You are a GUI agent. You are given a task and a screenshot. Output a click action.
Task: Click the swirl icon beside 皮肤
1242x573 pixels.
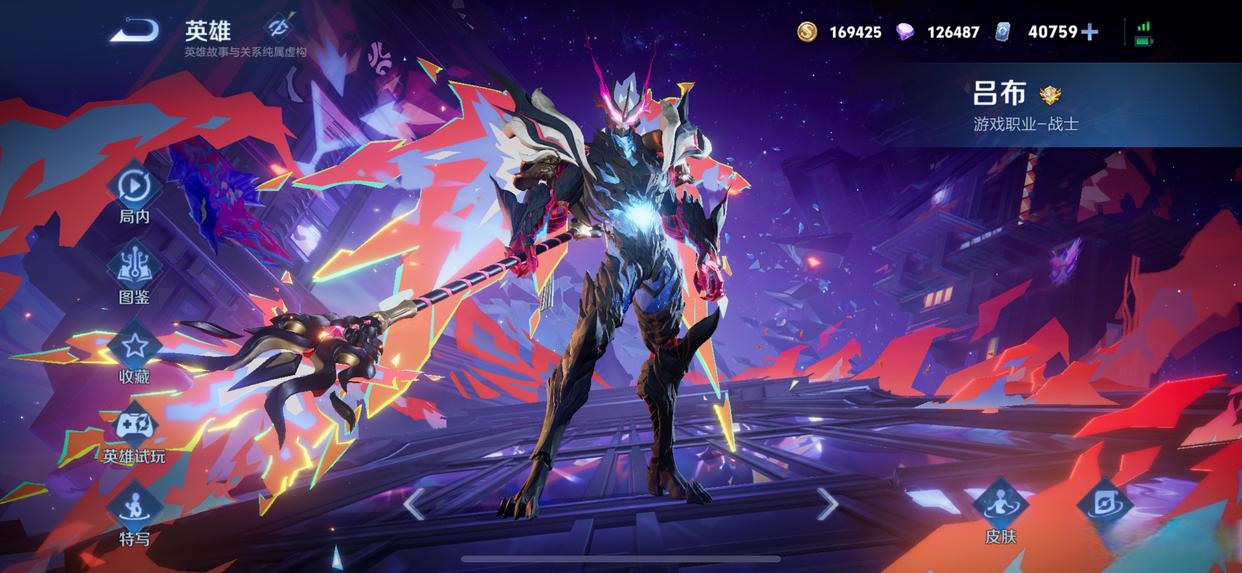click(x=1104, y=502)
